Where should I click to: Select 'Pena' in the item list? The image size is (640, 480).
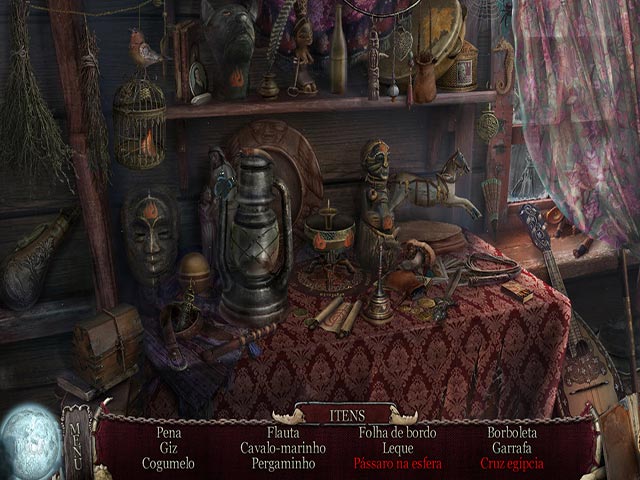coord(169,433)
